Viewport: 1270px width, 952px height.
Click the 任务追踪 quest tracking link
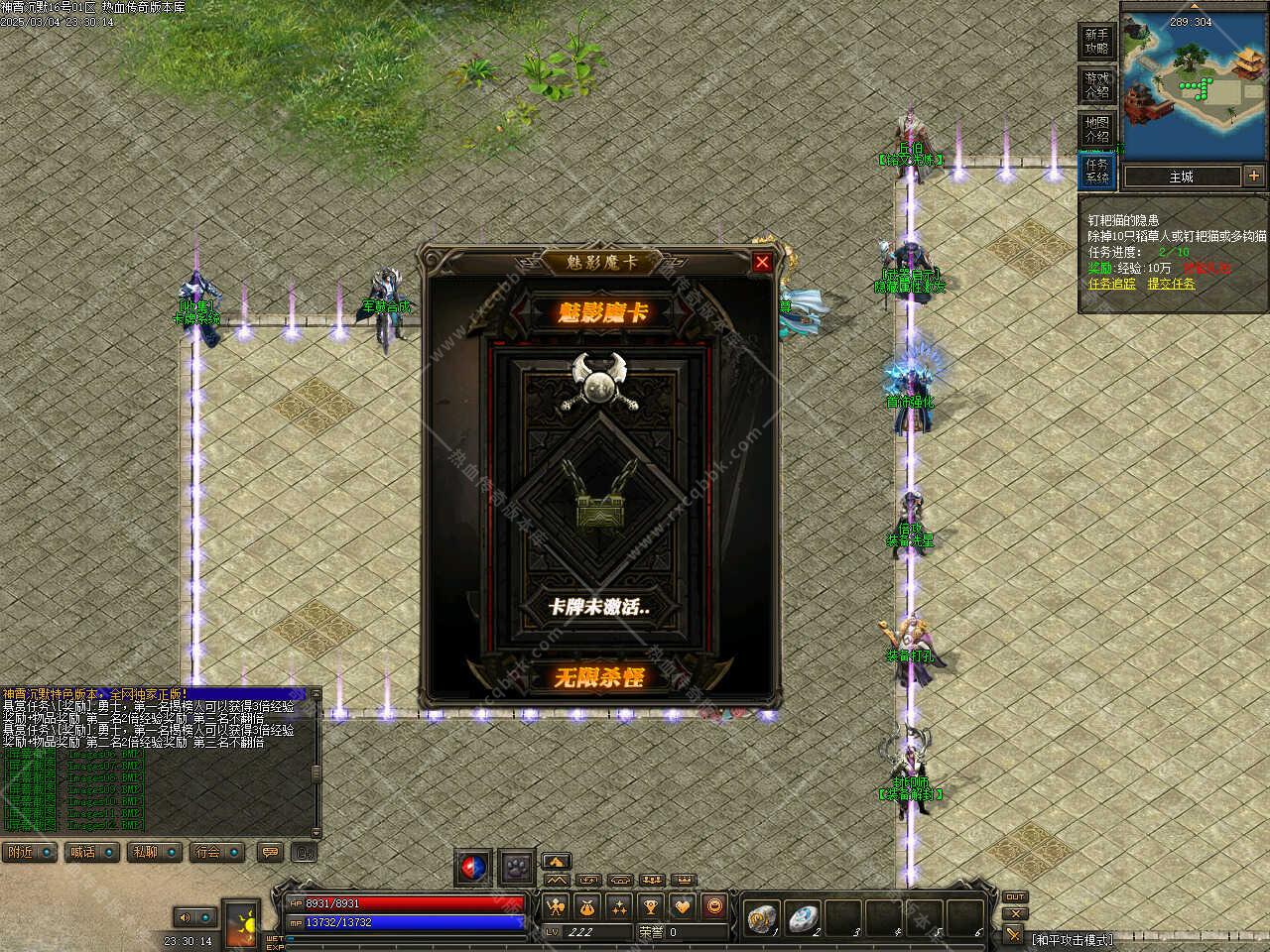(x=1111, y=284)
